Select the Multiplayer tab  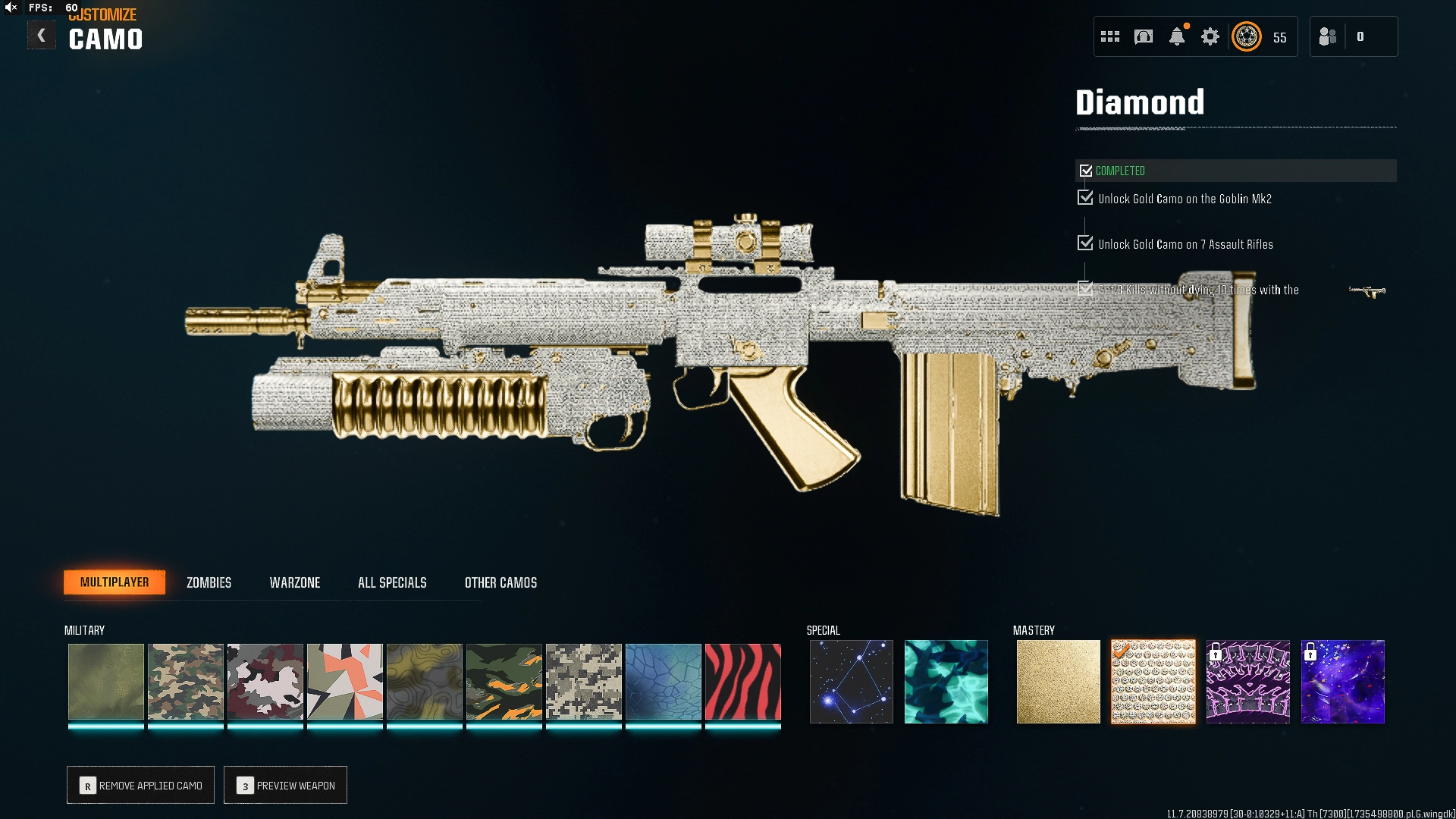(x=115, y=582)
